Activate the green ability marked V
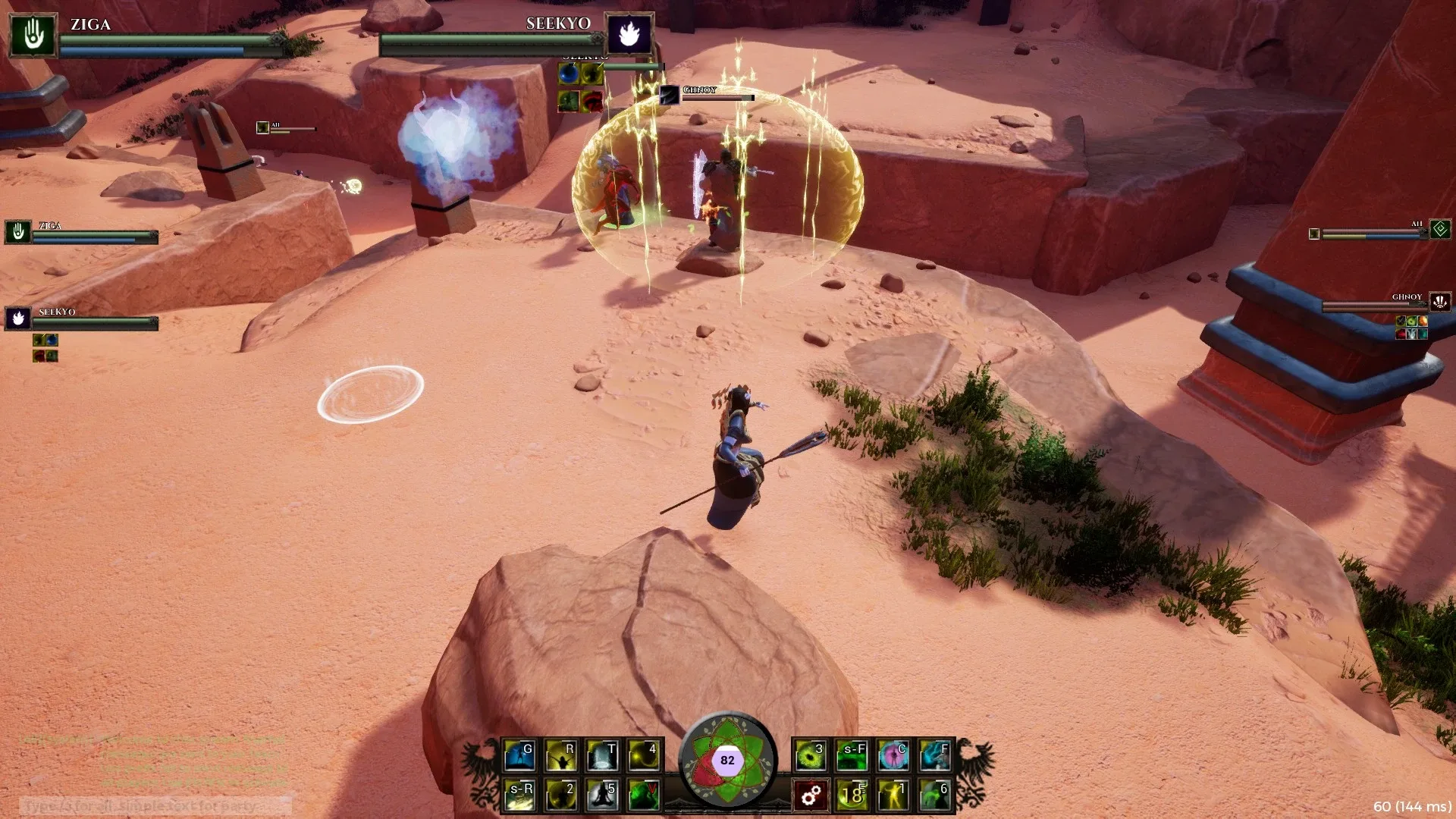The image size is (1456, 819). point(644,795)
